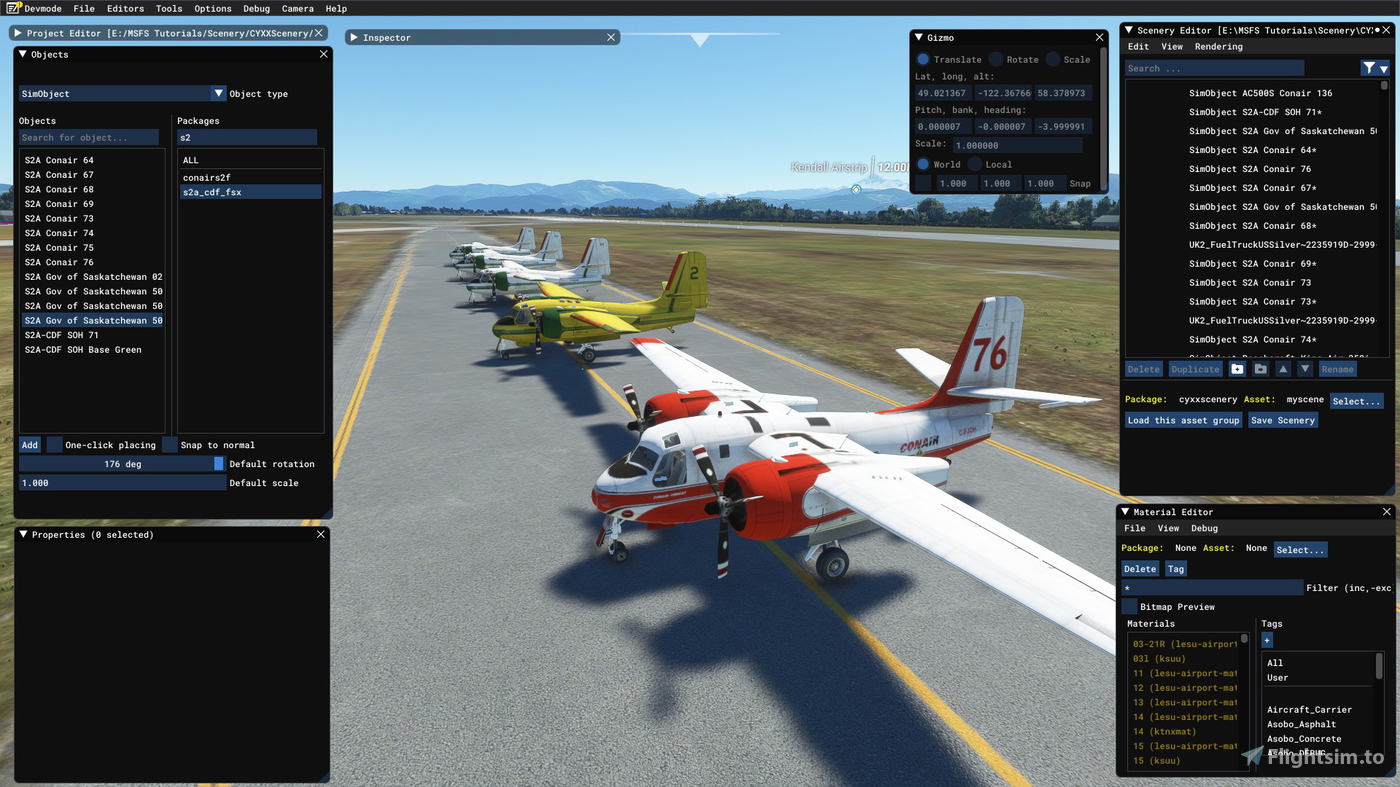Open the filter funnel icon beside Scenery Editor search
The height and width of the screenshot is (787, 1400).
[1368, 67]
